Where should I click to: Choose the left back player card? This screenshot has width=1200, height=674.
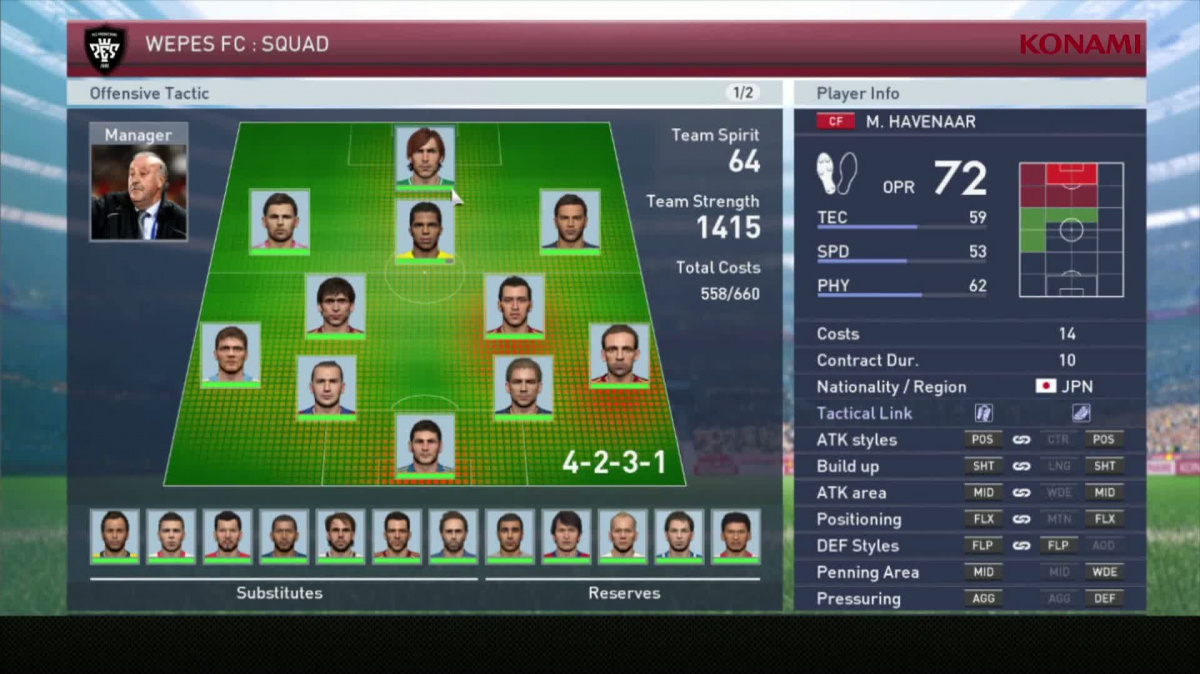click(x=231, y=353)
